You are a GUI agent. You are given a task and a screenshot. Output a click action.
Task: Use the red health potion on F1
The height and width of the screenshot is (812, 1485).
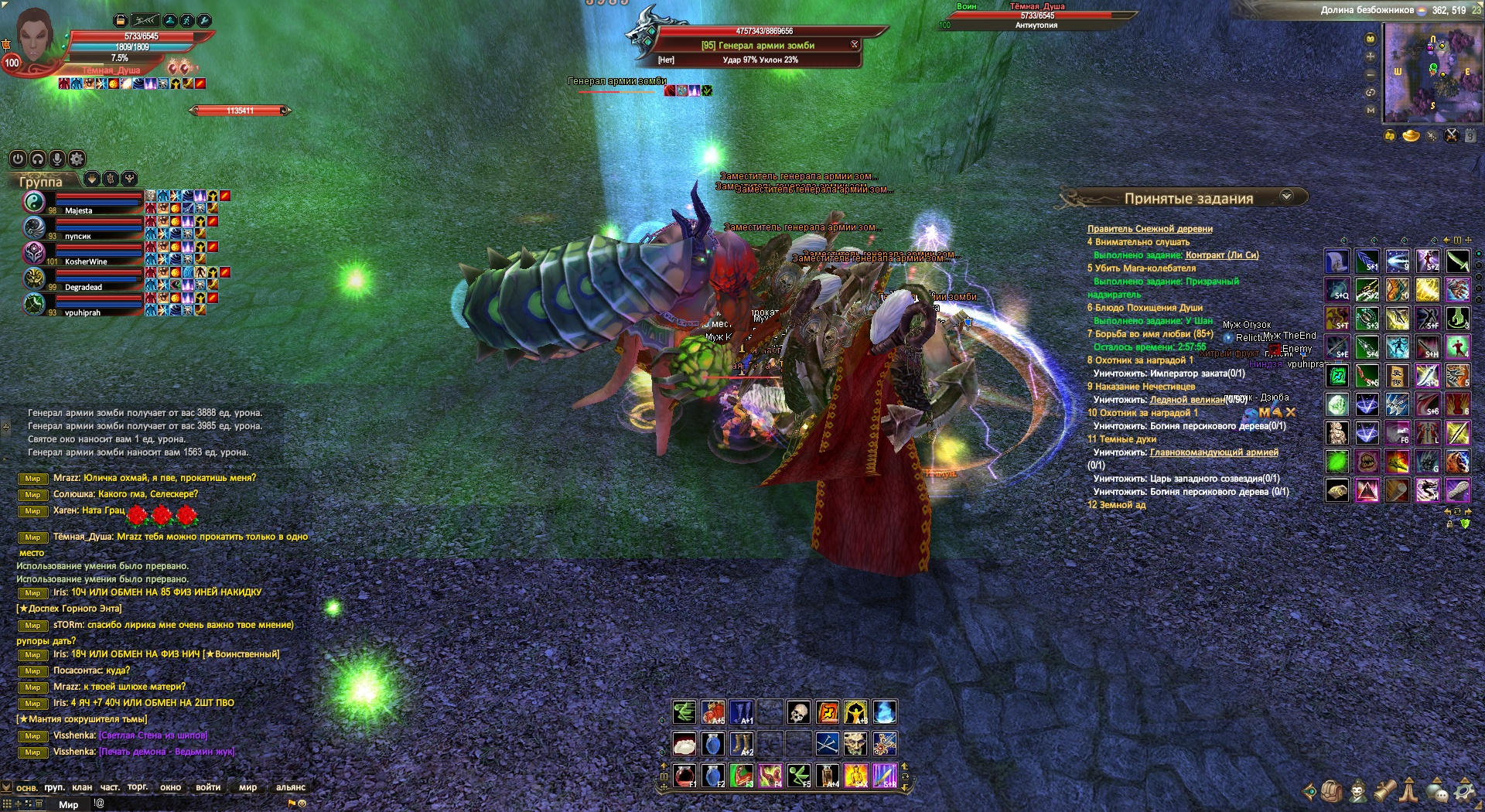pyautogui.click(x=684, y=775)
